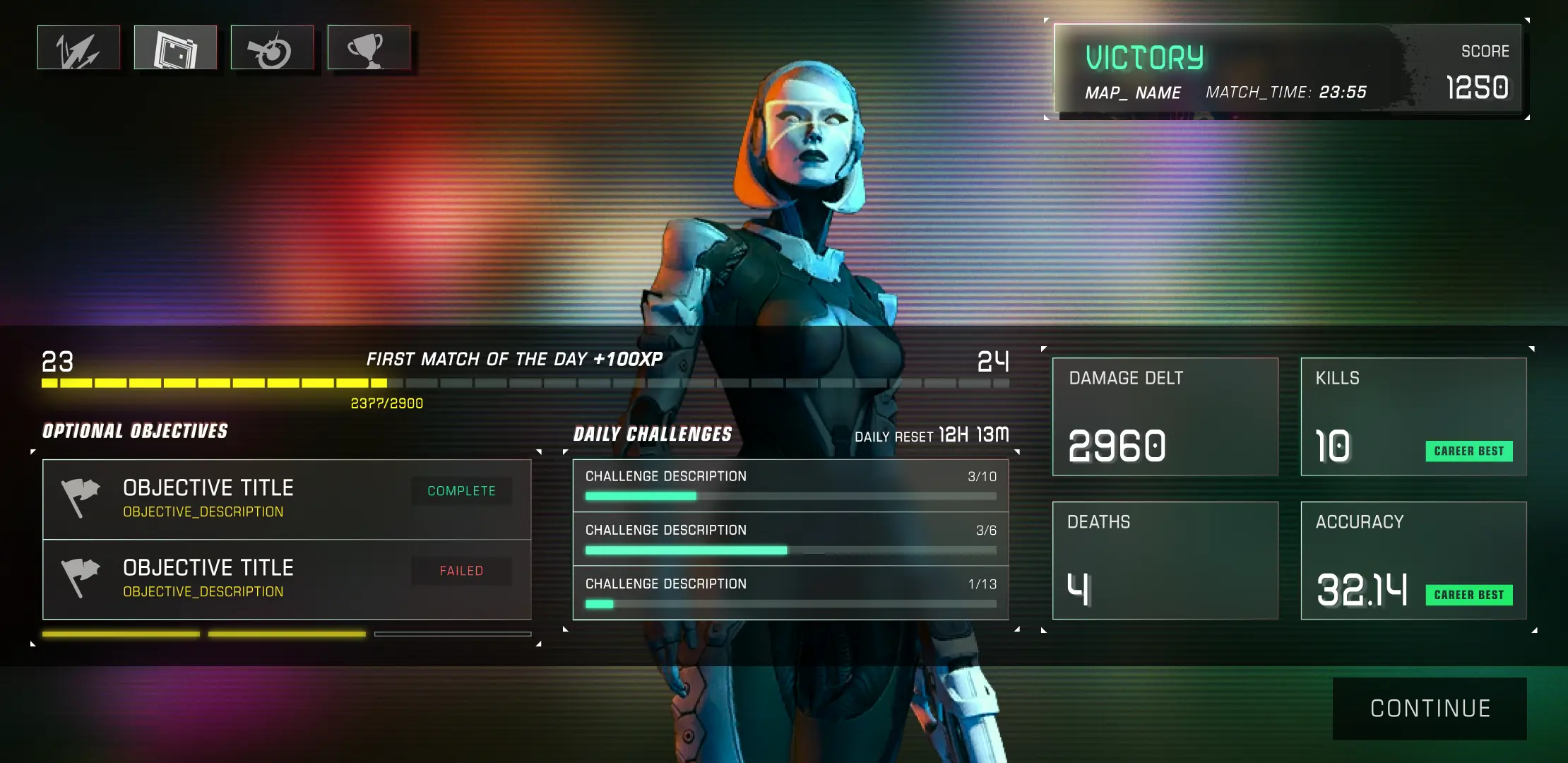Click the Kills stat tile
This screenshot has width=1568, height=763.
pyautogui.click(x=1413, y=417)
